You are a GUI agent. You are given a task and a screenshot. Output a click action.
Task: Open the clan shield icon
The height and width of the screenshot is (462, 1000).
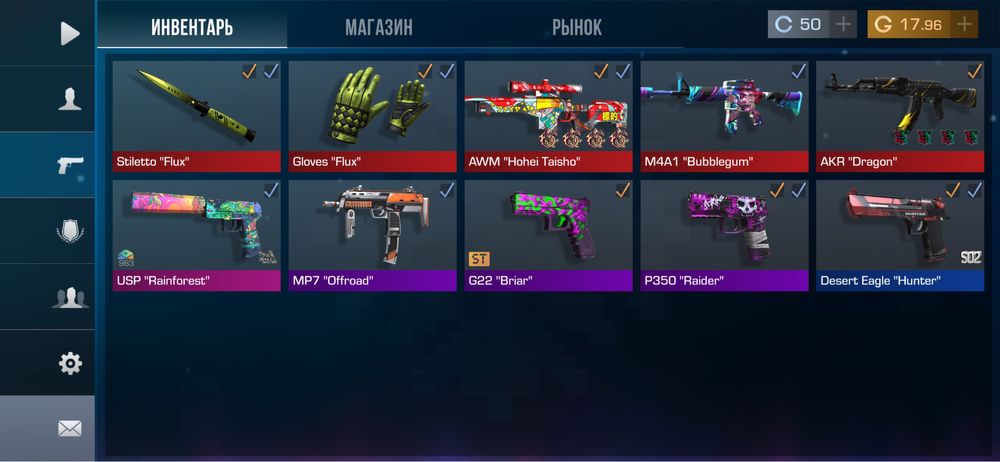click(69, 231)
